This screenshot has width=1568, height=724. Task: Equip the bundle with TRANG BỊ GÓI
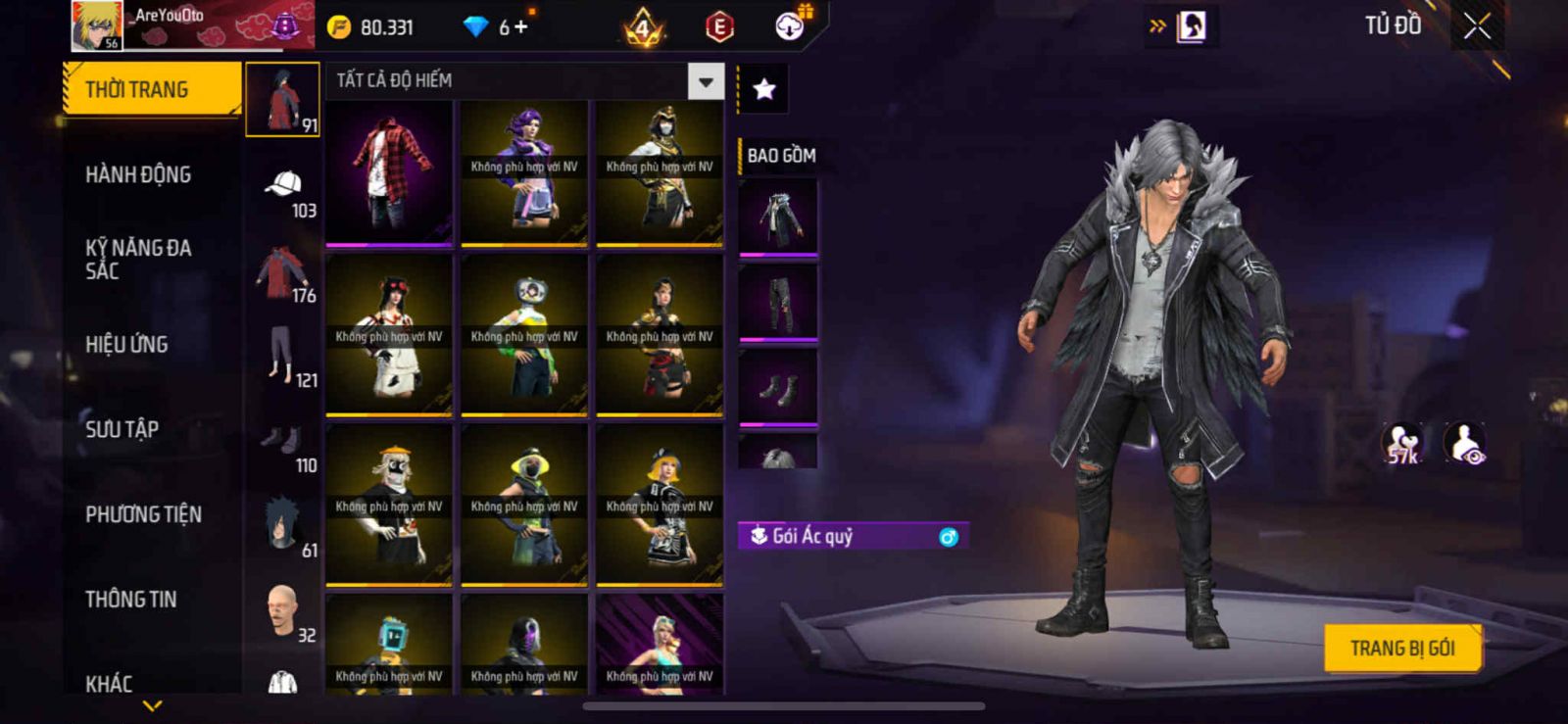click(1401, 649)
